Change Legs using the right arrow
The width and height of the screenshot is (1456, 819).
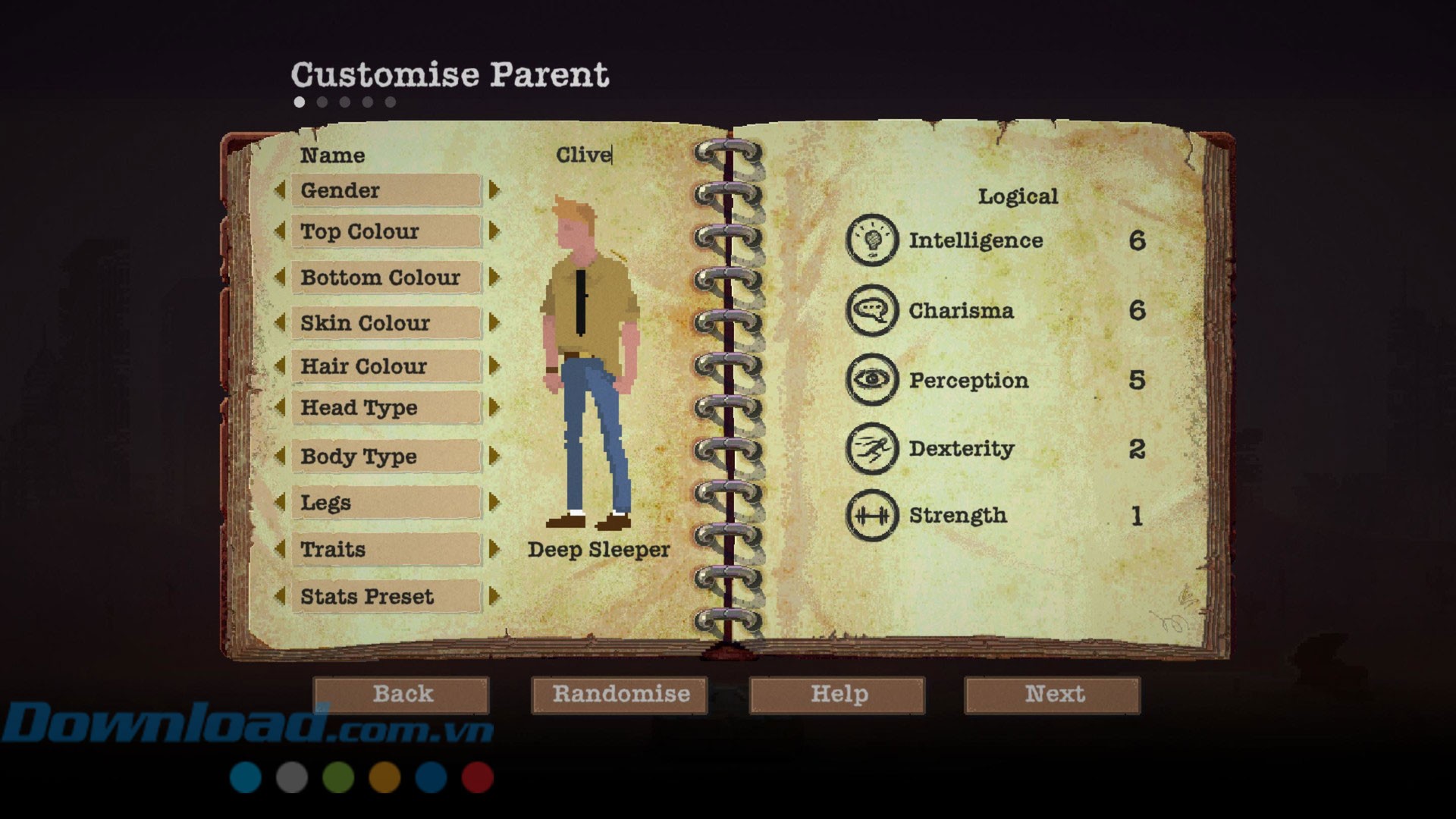click(x=494, y=502)
